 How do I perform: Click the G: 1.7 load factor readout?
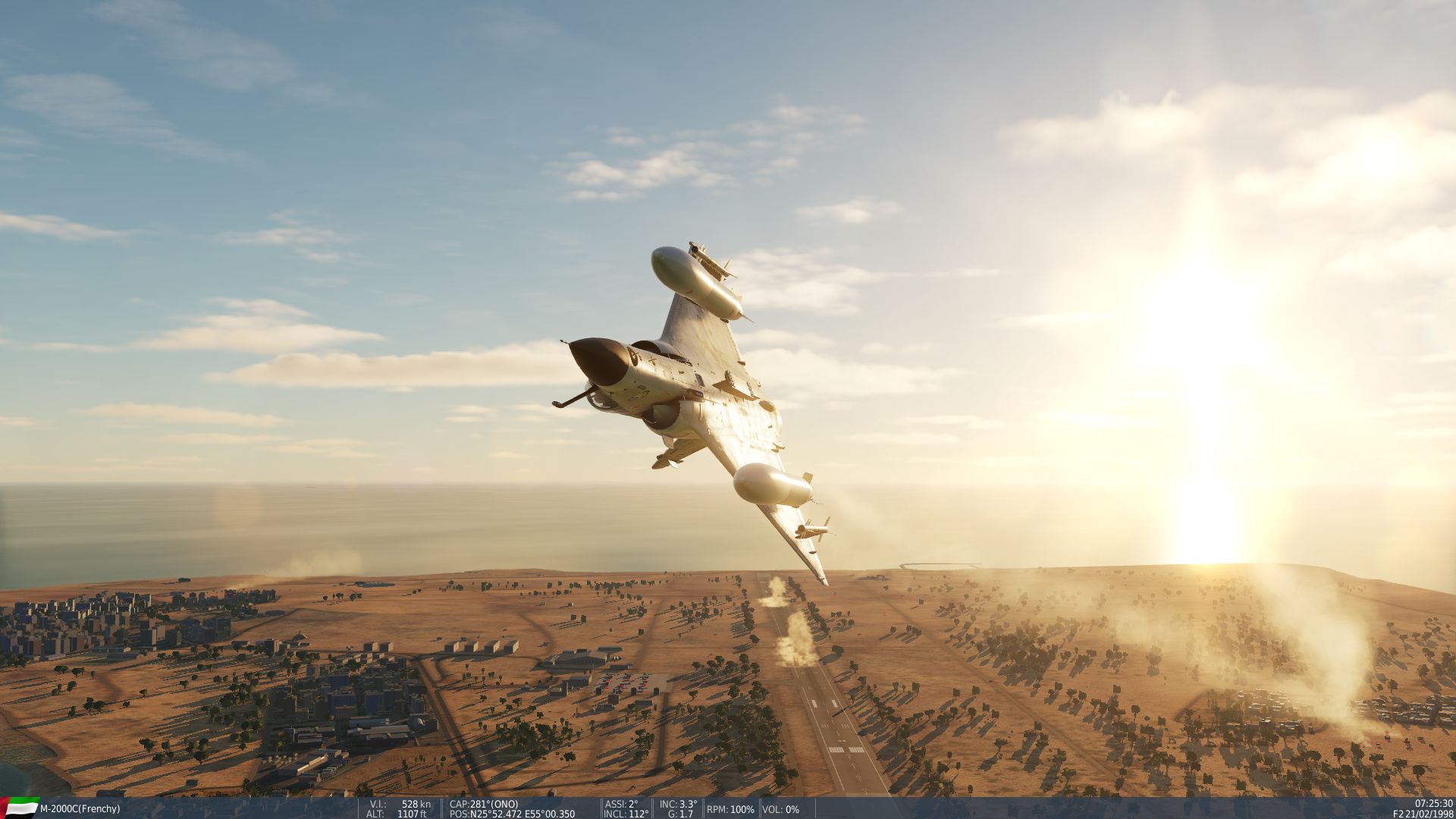tap(679, 814)
